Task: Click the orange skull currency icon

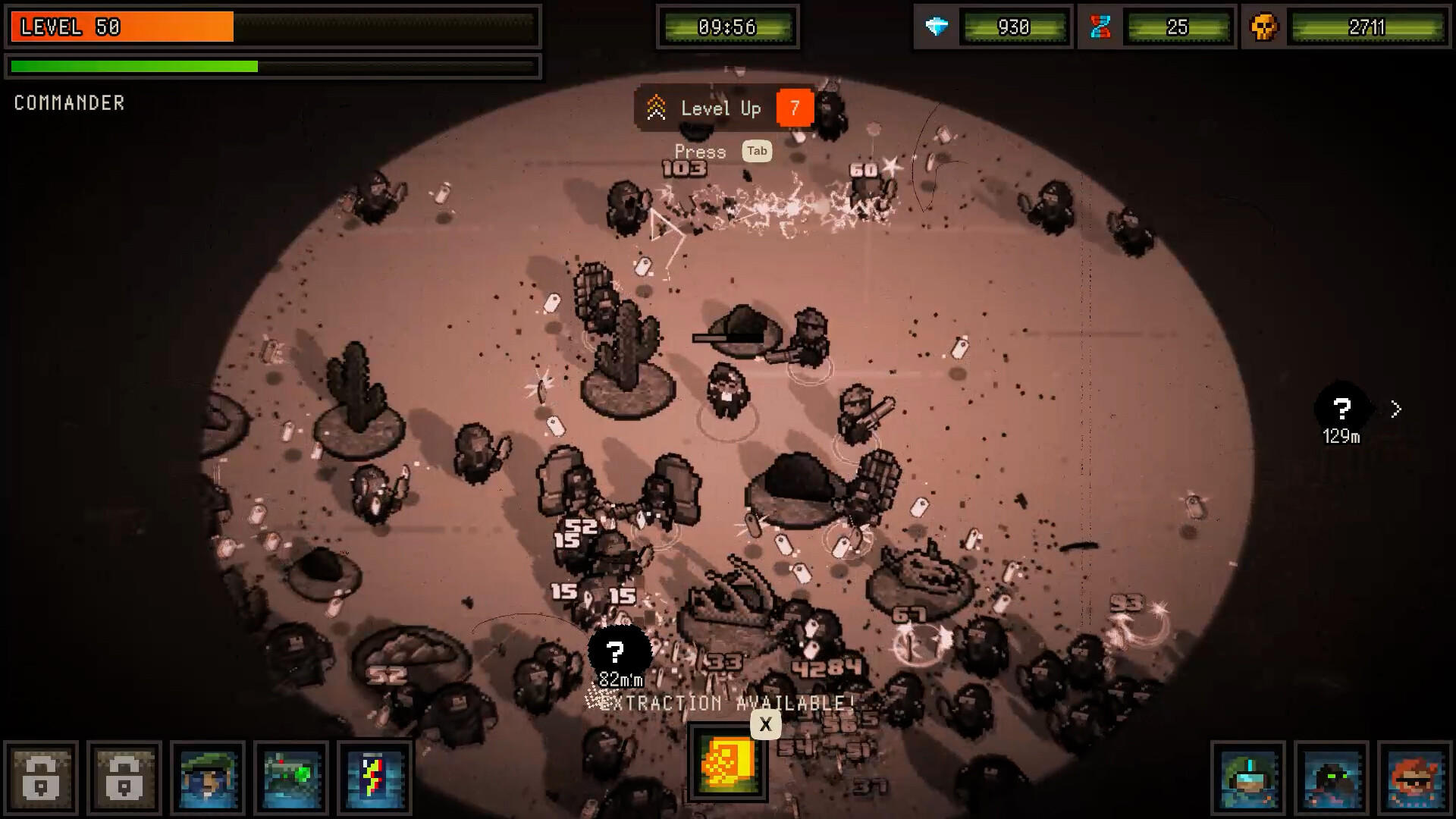Action: pyautogui.click(x=1265, y=27)
